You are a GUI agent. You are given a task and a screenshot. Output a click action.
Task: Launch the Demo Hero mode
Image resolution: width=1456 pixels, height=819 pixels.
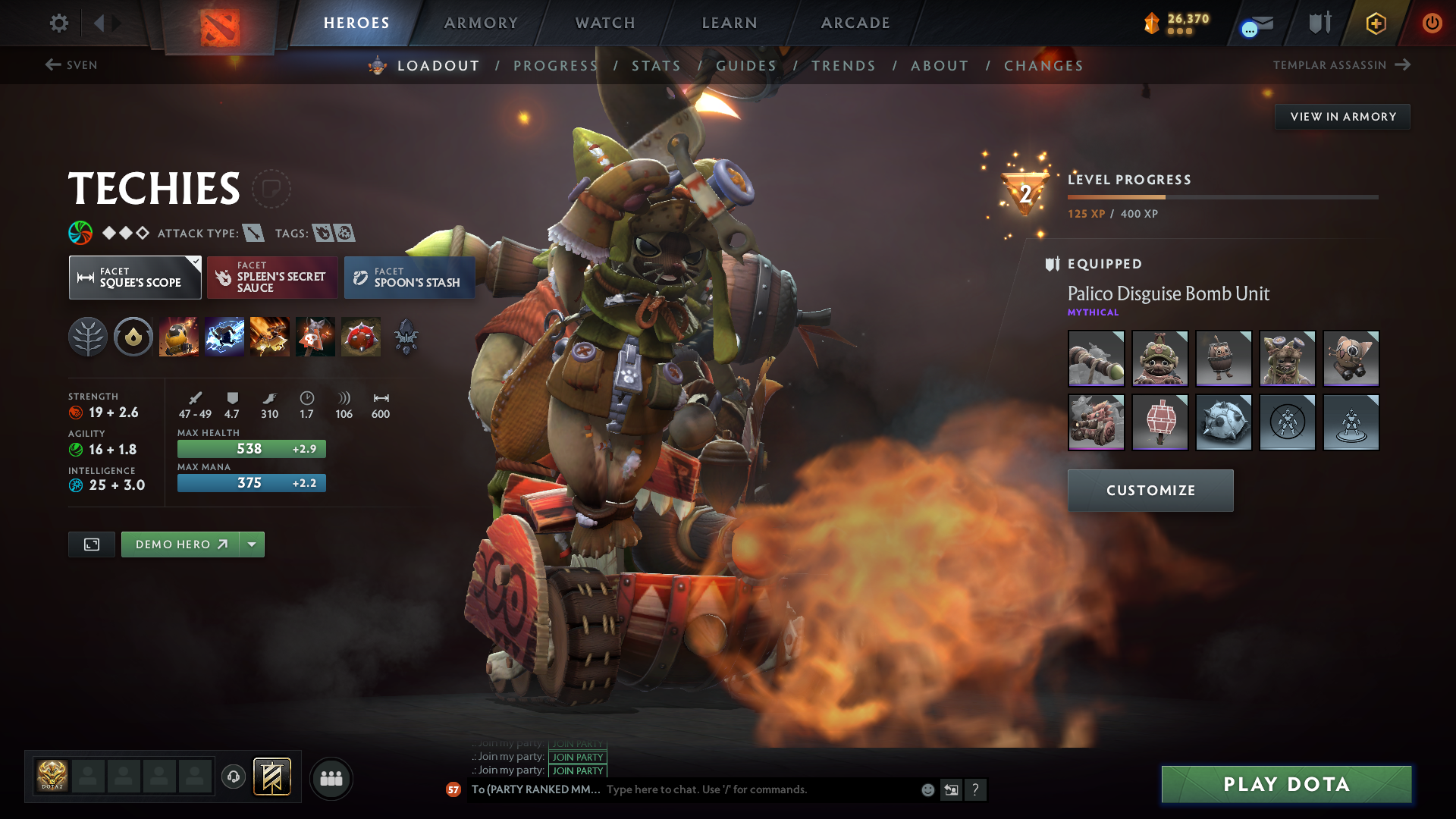[180, 544]
